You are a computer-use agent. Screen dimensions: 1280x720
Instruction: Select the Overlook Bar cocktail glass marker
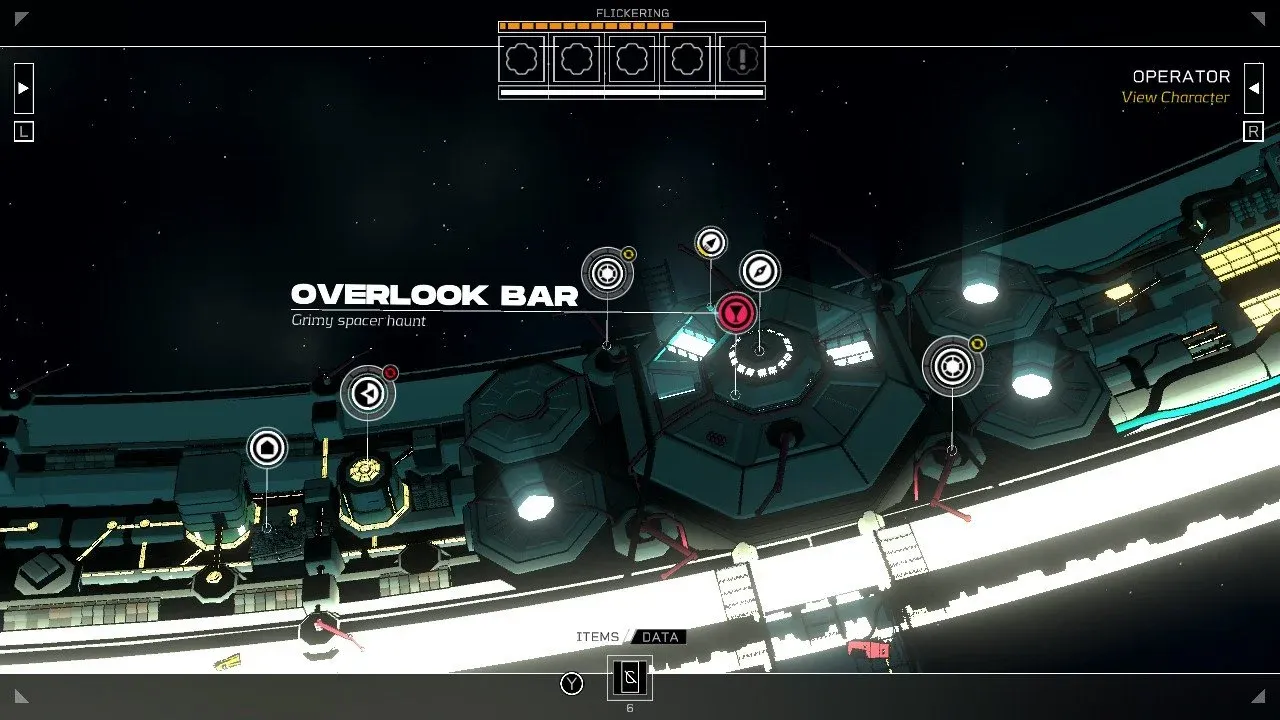click(736, 313)
